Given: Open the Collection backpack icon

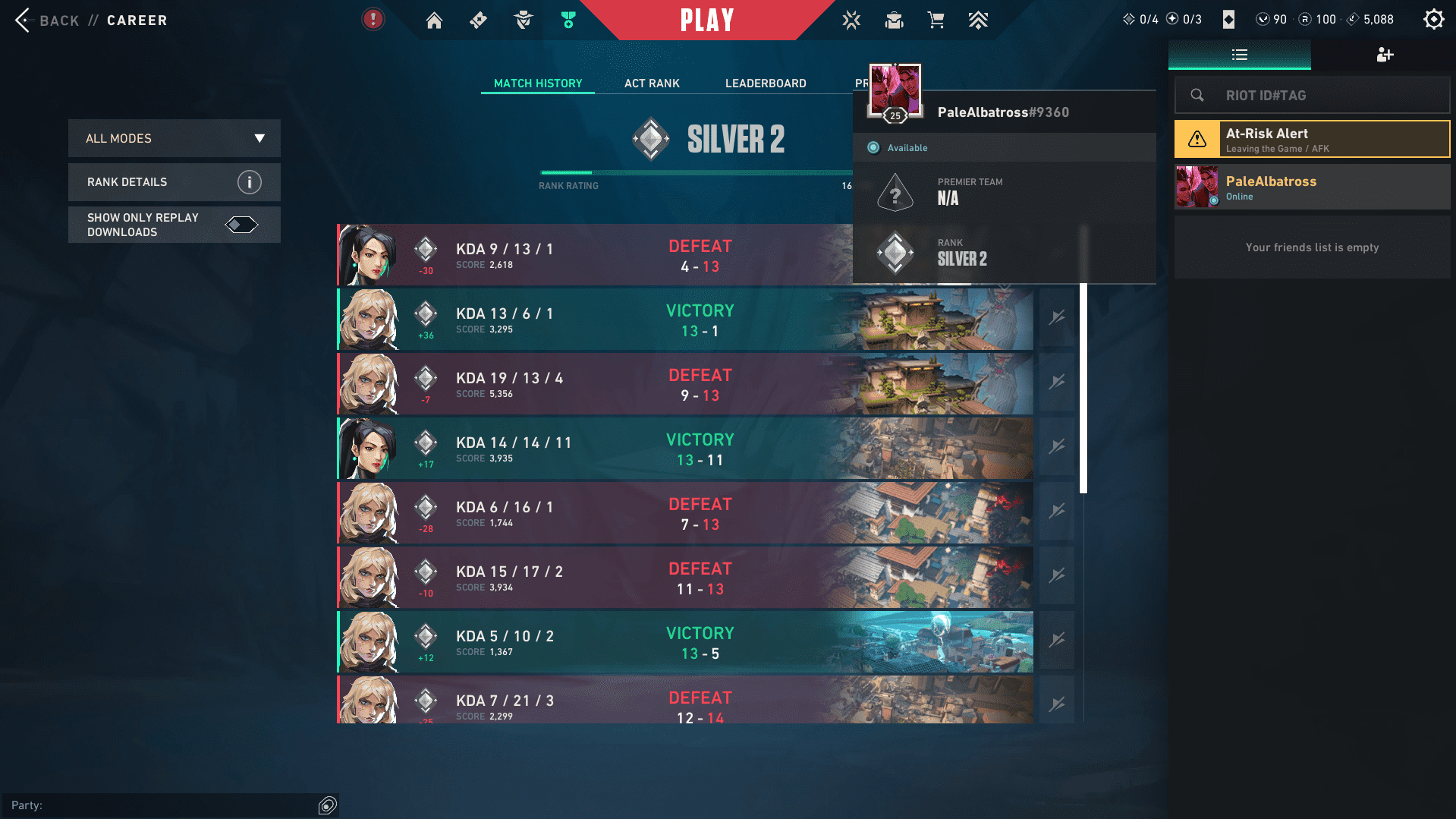Looking at the screenshot, I should pos(894,20).
